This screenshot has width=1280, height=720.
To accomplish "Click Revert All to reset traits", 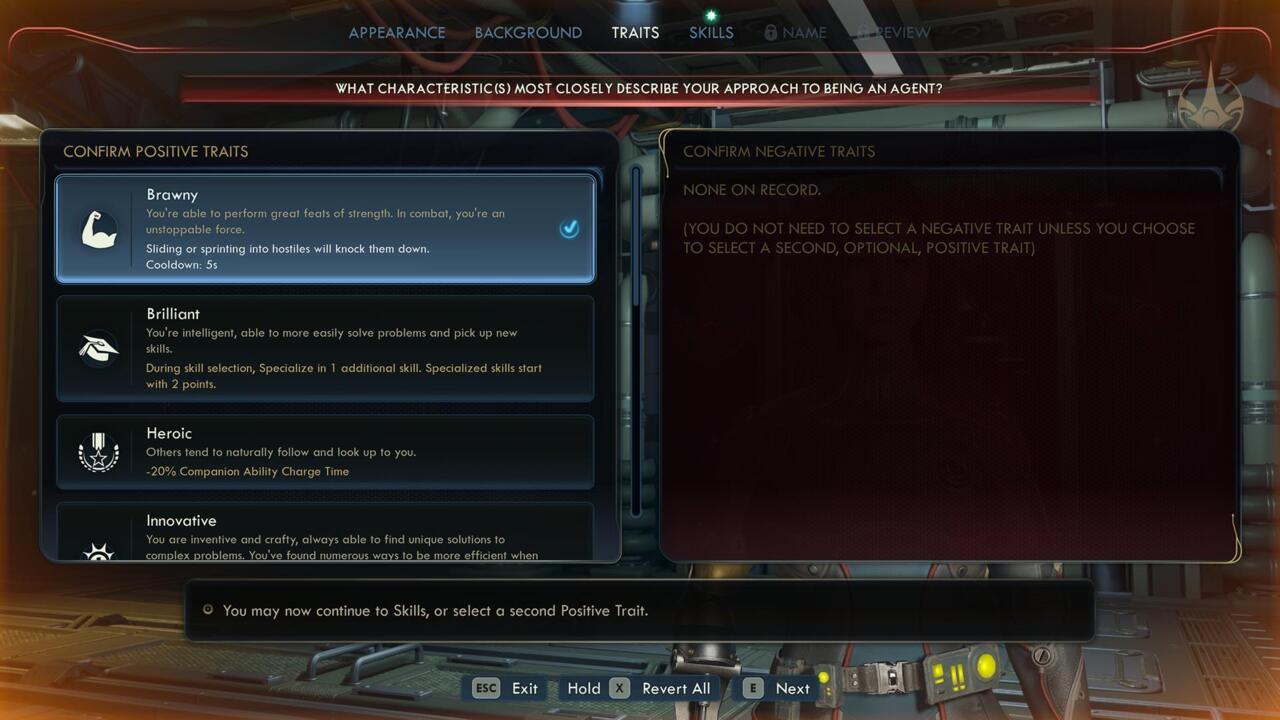I will (x=675, y=688).
